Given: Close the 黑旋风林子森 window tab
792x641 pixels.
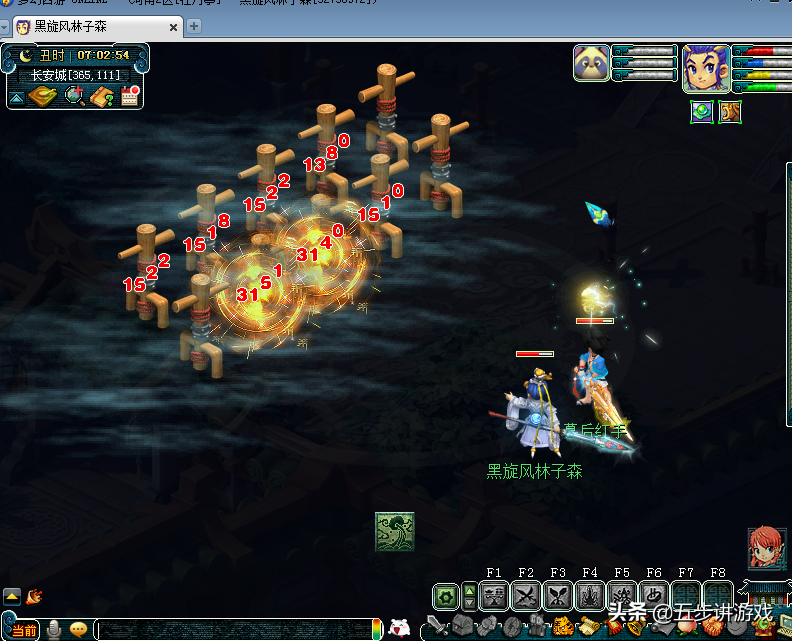Looking at the screenshot, I should click(x=173, y=26).
